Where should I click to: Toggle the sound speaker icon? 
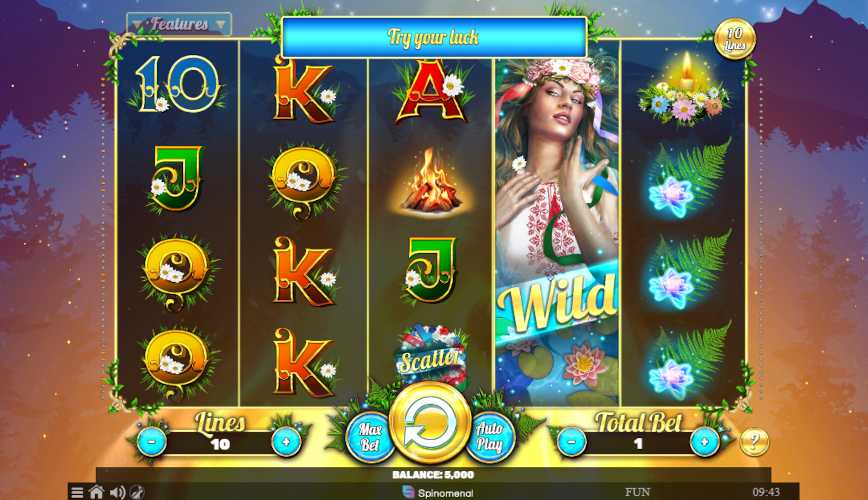pos(117,492)
